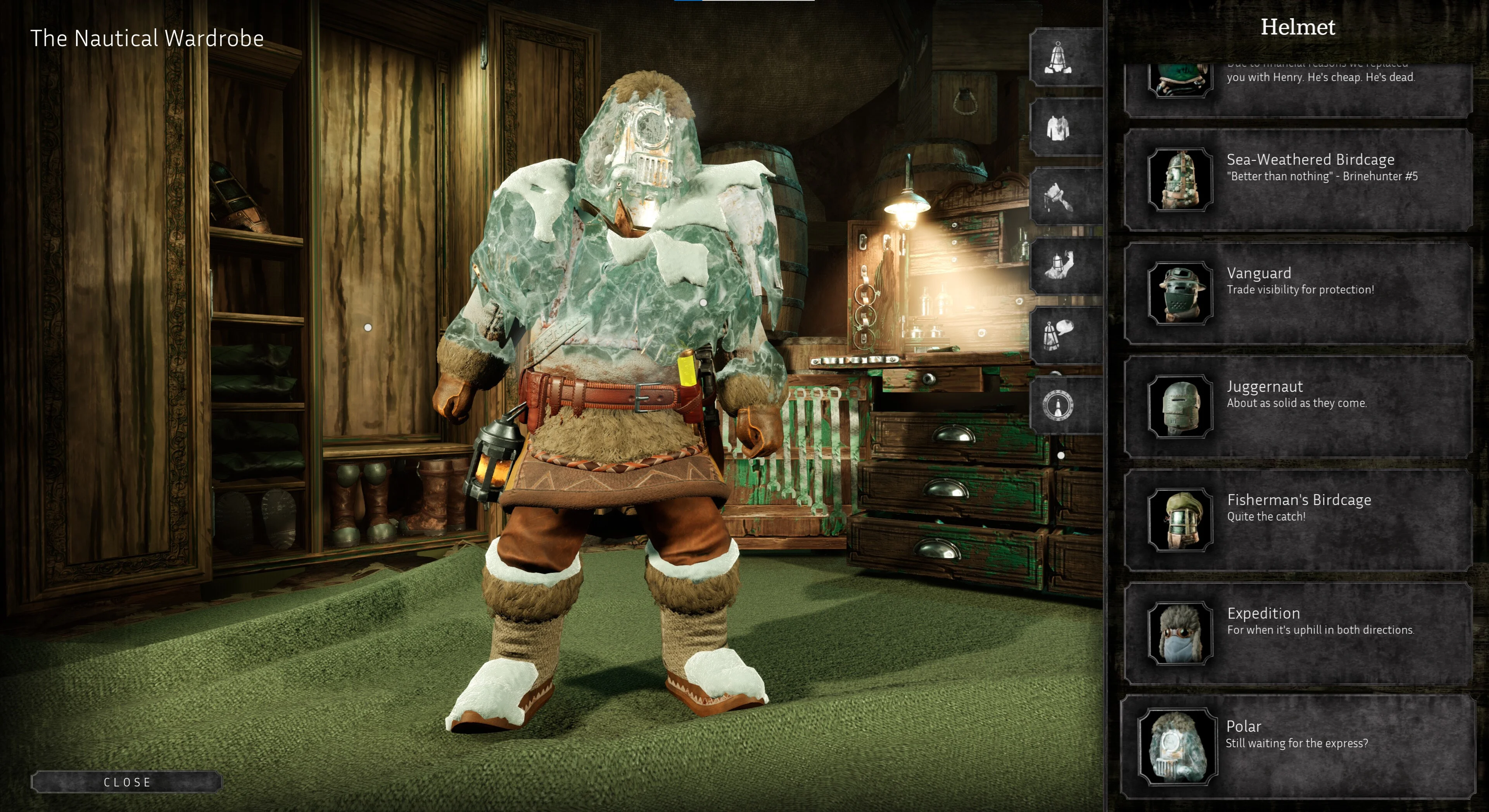Image resolution: width=1489 pixels, height=812 pixels.
Task: Equip the Vanguard helmet
Action: click(1298, 293)
